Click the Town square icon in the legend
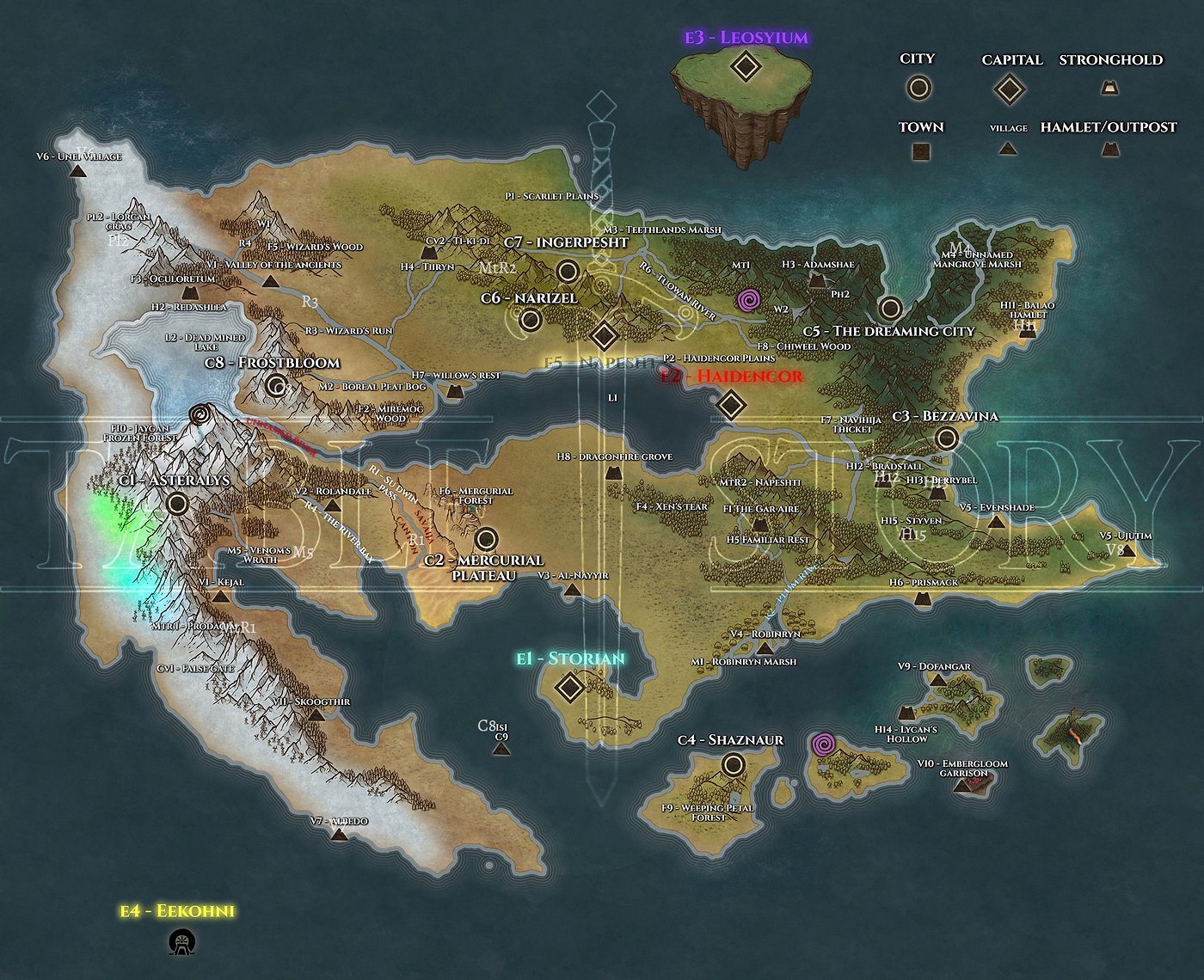The image size is (1204, 980). click(921, 152)
